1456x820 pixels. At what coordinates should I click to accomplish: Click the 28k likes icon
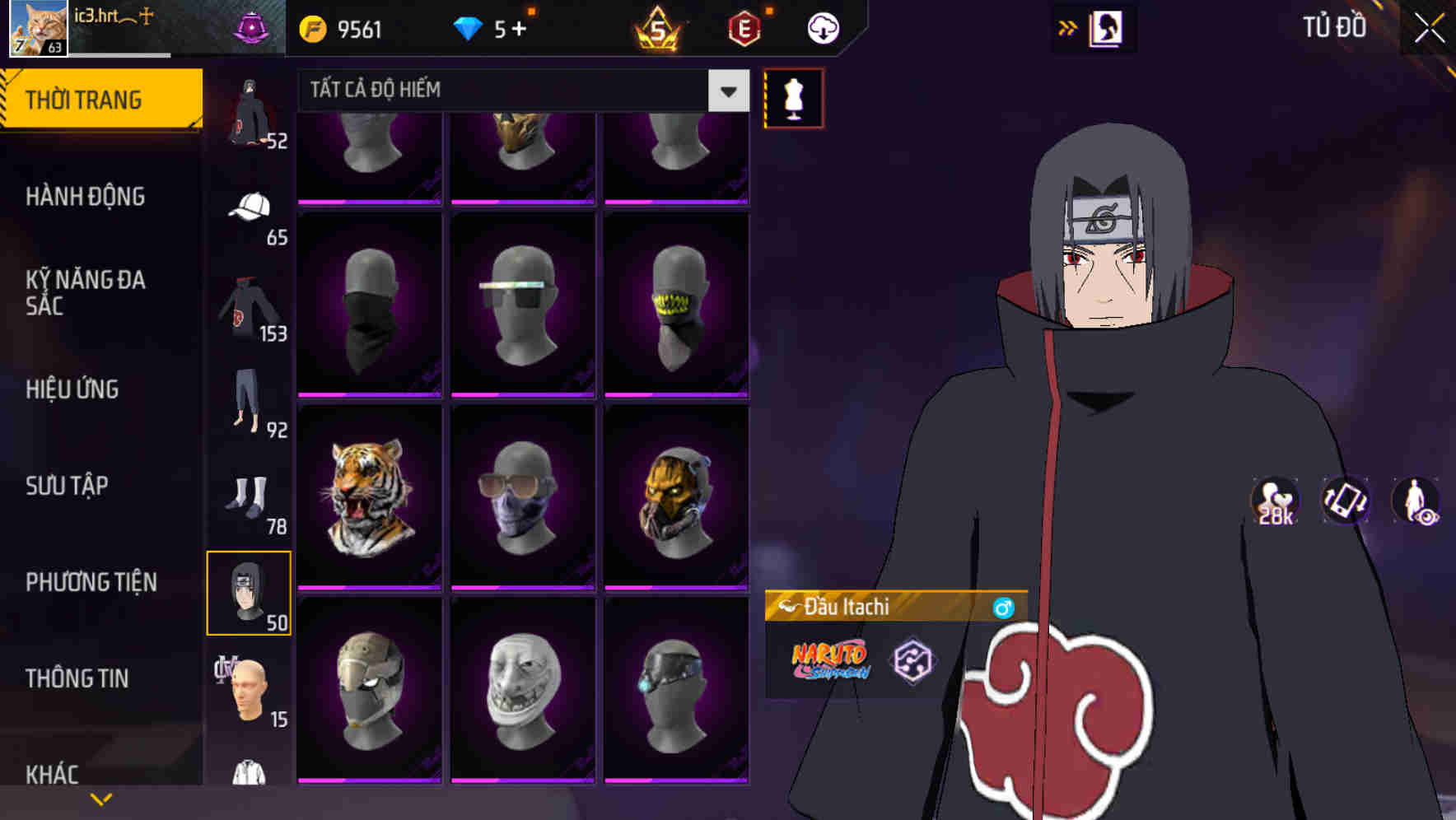pos(1273,501)
